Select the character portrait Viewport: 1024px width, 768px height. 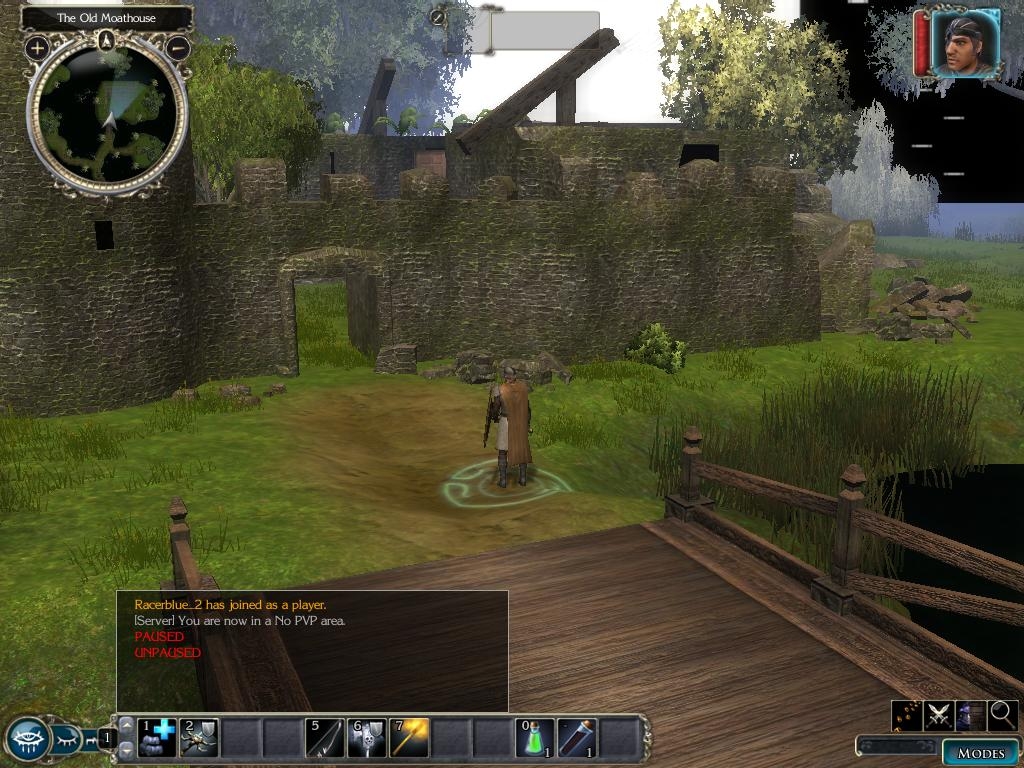965,44
